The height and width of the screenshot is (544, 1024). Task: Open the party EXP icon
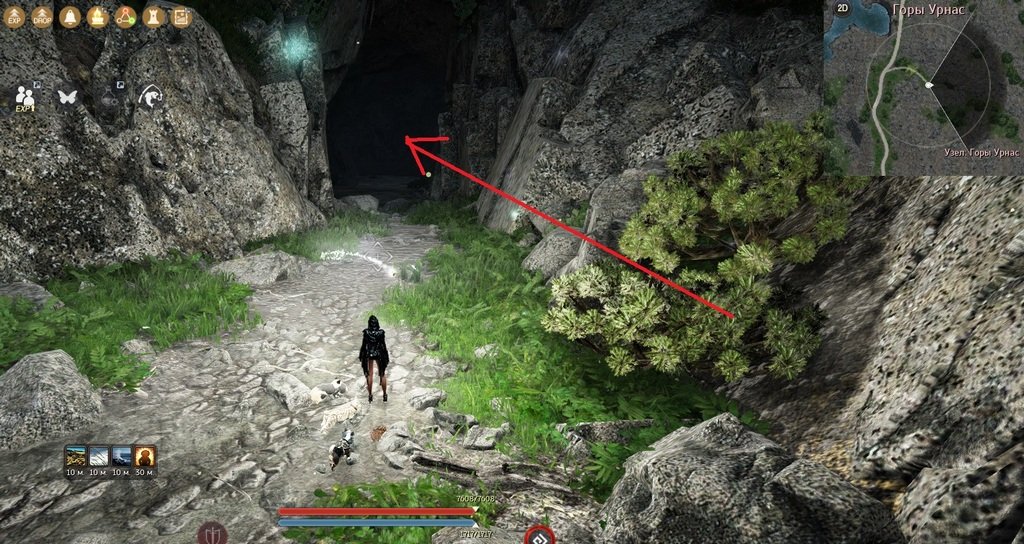[25, 97]
